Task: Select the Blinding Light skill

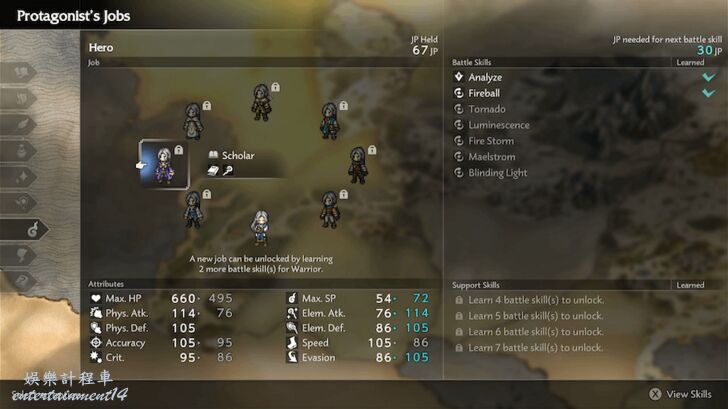Action: click(497, 173)
